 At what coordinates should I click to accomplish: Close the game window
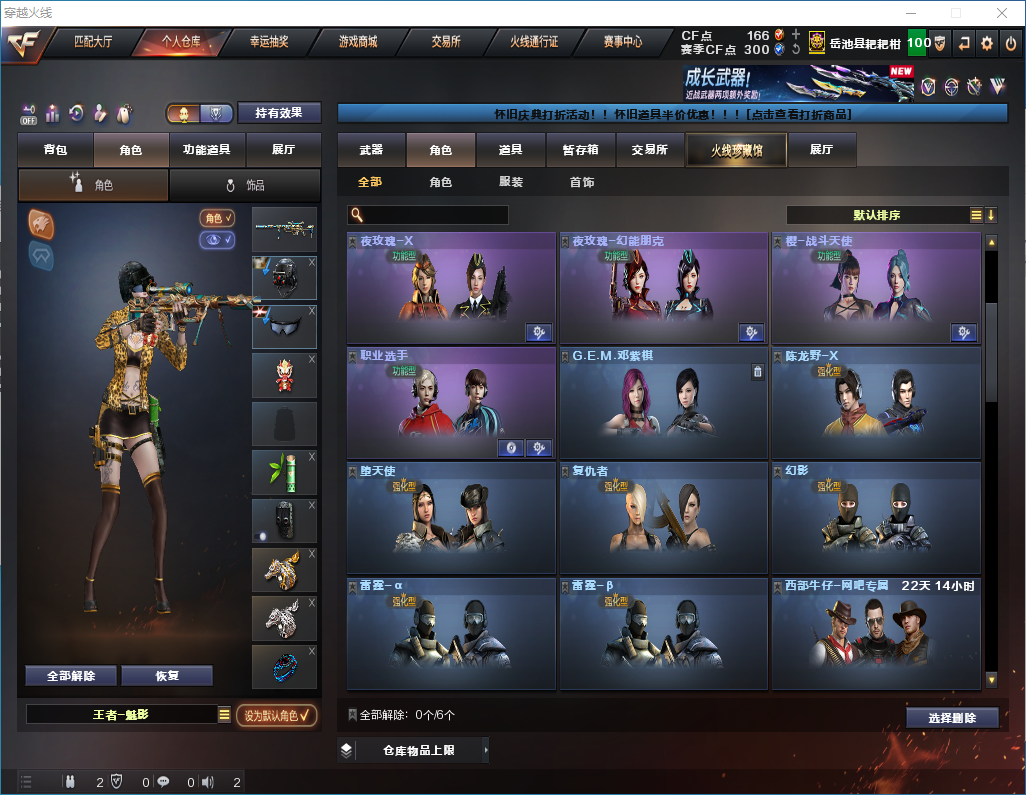tap(1003, 13)
